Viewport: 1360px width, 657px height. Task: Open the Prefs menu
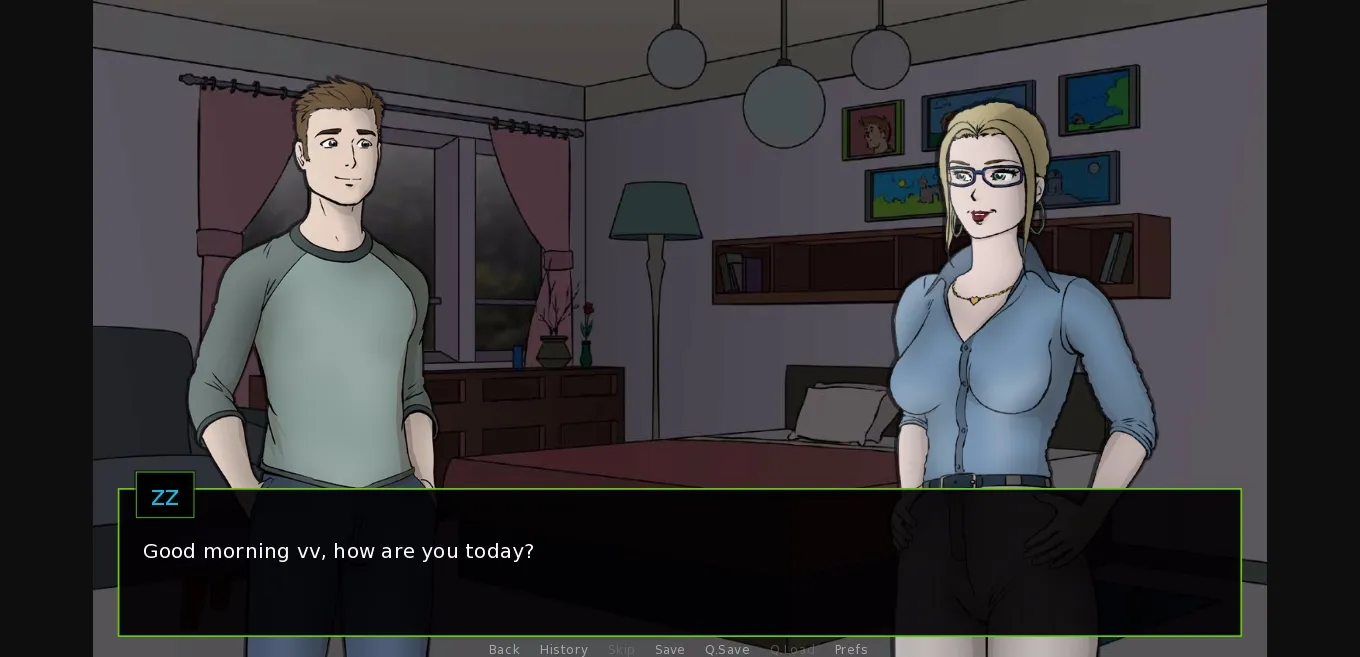point(851,649)
